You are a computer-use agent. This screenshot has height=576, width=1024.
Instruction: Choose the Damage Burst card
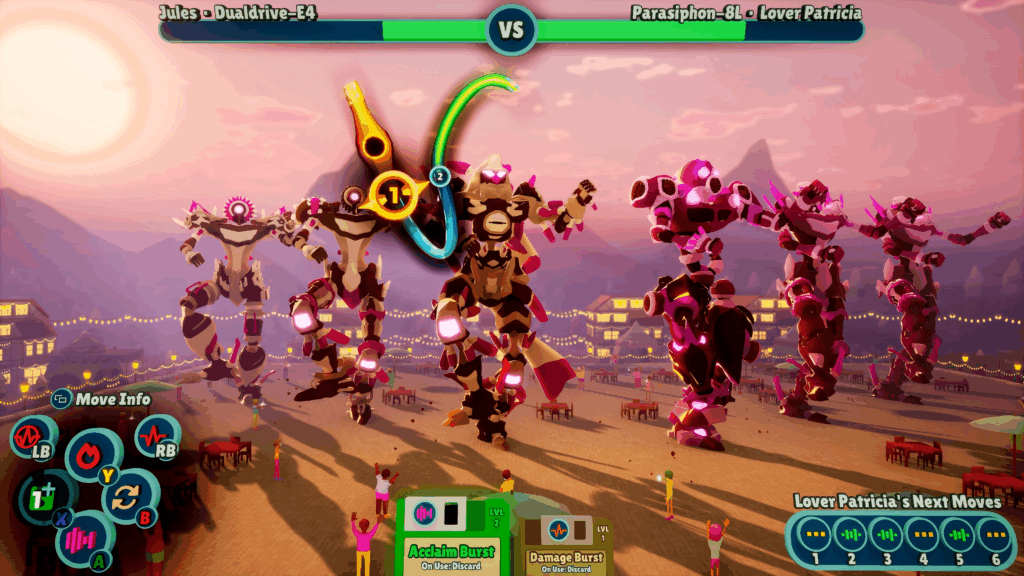566,545
